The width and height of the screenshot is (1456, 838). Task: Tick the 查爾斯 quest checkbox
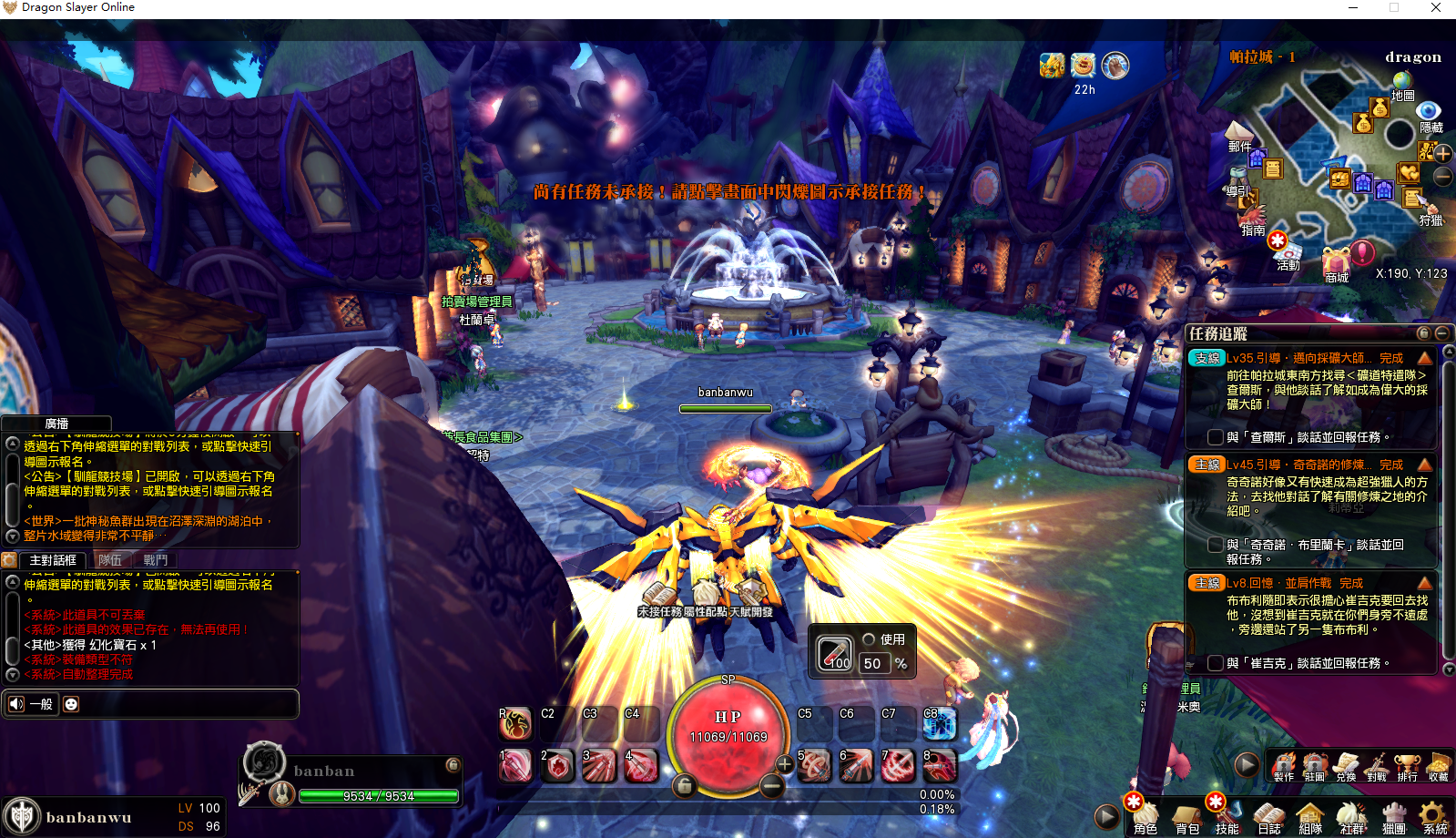pyautogui.click(x=1215, y=437)
